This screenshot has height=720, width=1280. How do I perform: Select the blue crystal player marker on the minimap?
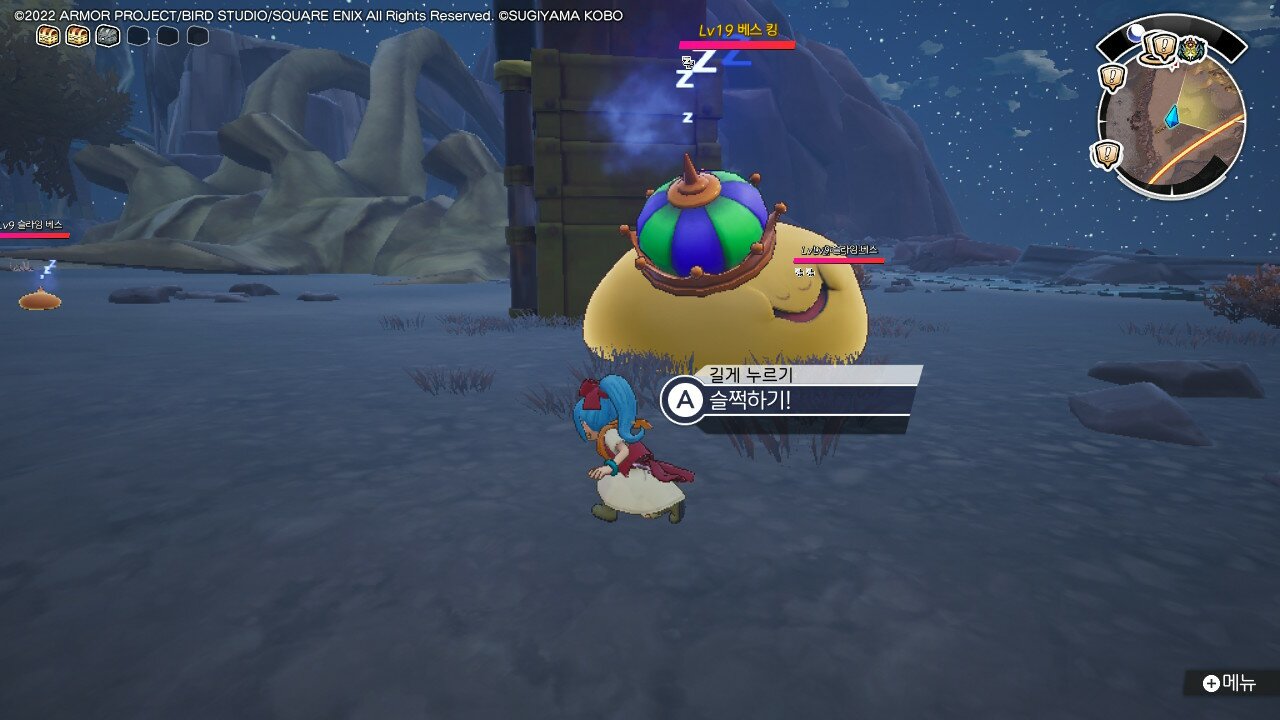(1171, 117)
